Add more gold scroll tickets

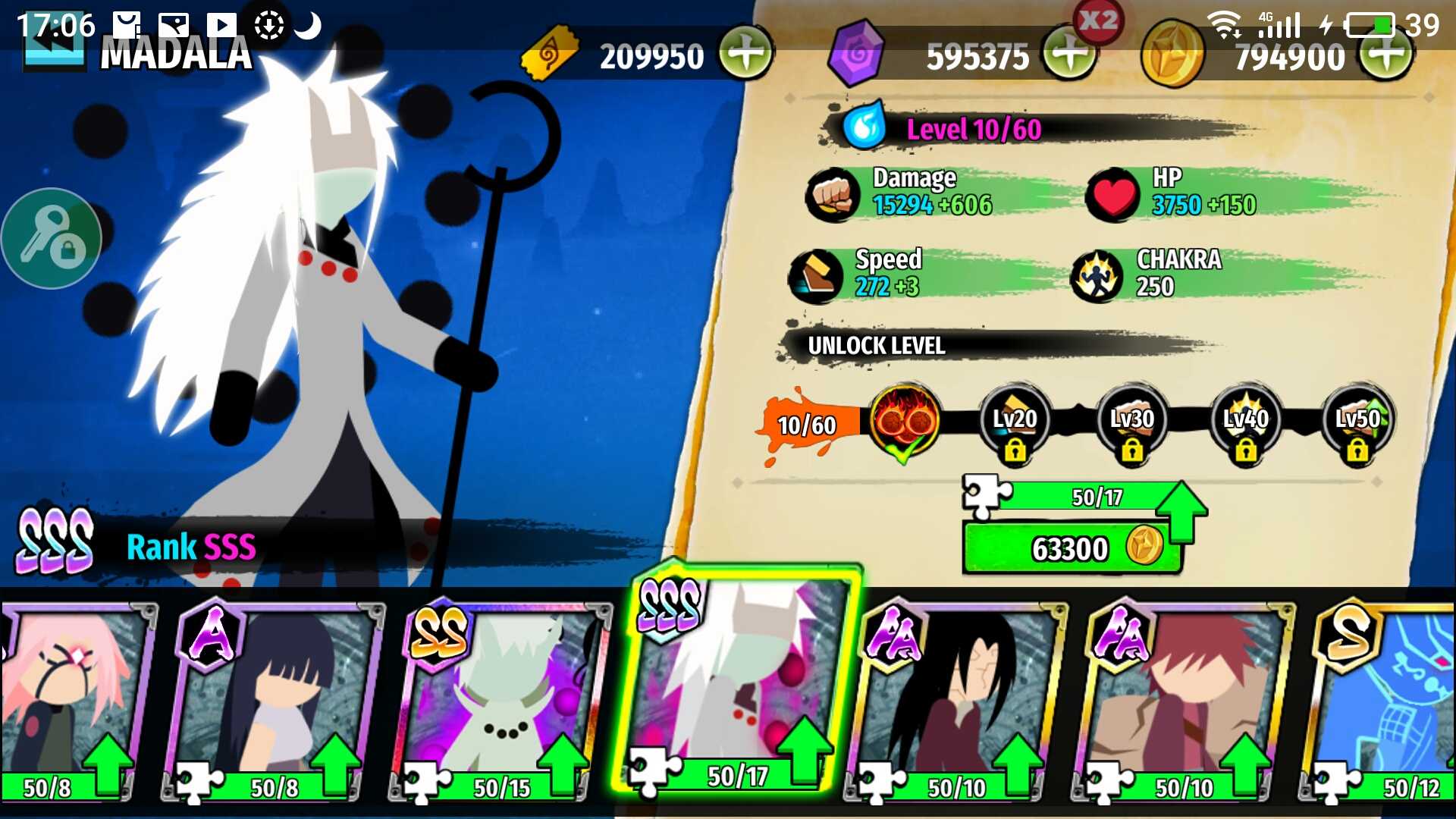pos(746,54)
